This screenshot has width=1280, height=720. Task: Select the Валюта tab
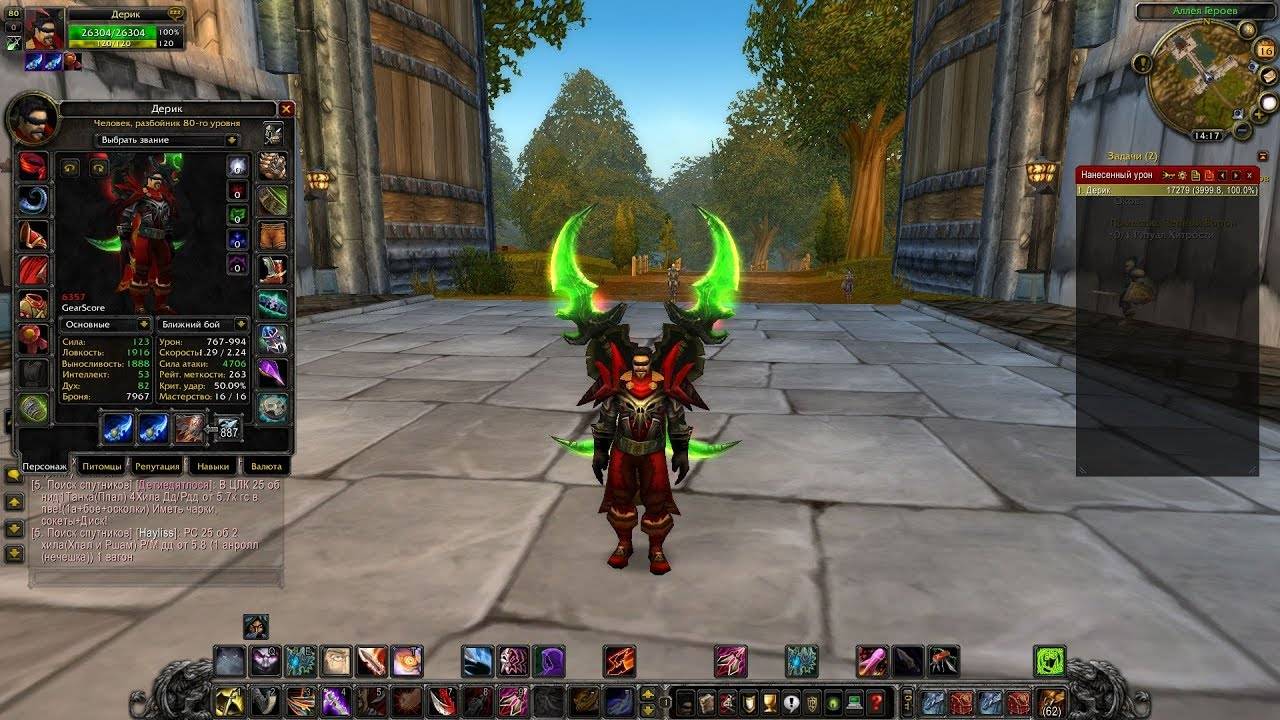tap(265, 466)
